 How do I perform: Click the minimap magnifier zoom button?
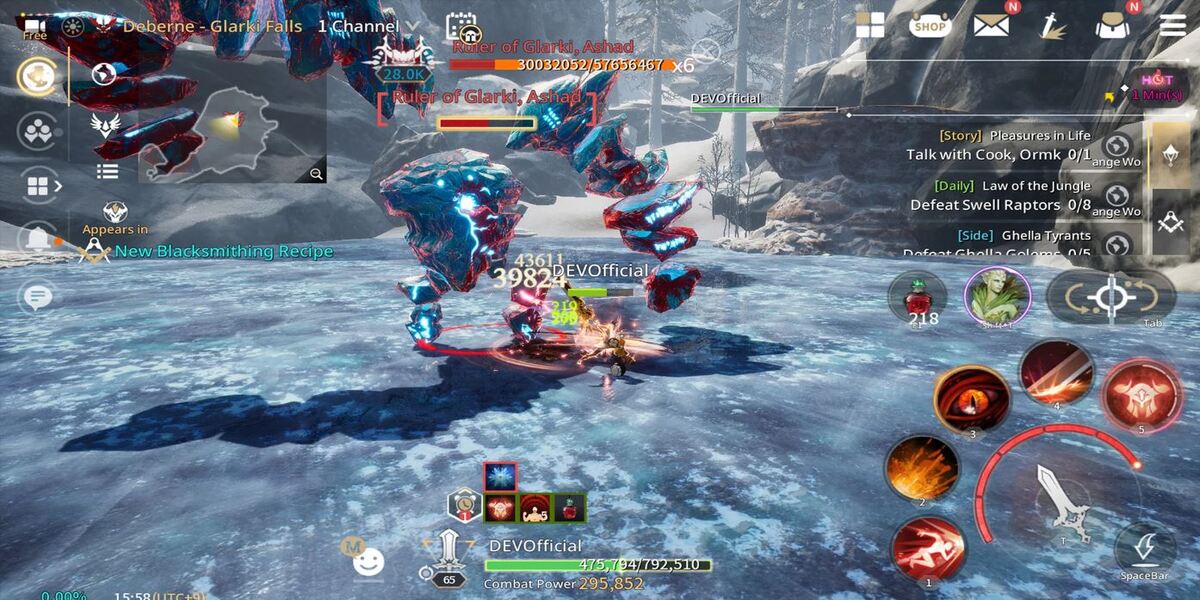click(x=316, y=174)
